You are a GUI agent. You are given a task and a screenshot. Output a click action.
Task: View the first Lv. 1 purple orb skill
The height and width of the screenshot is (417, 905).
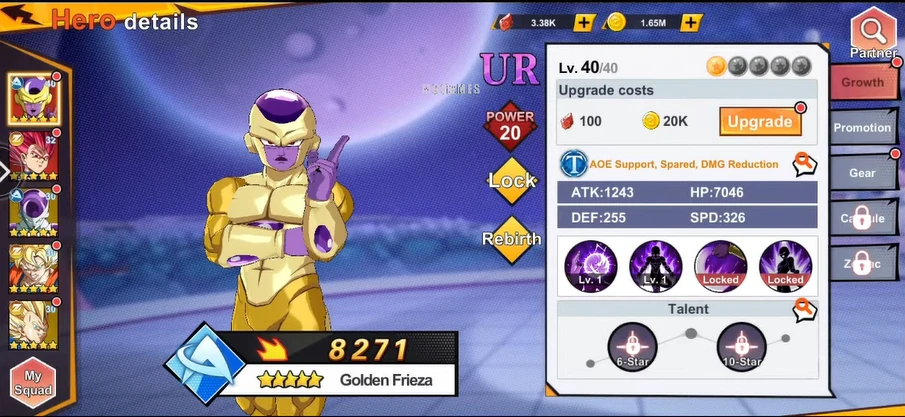(x=590, y=265)
